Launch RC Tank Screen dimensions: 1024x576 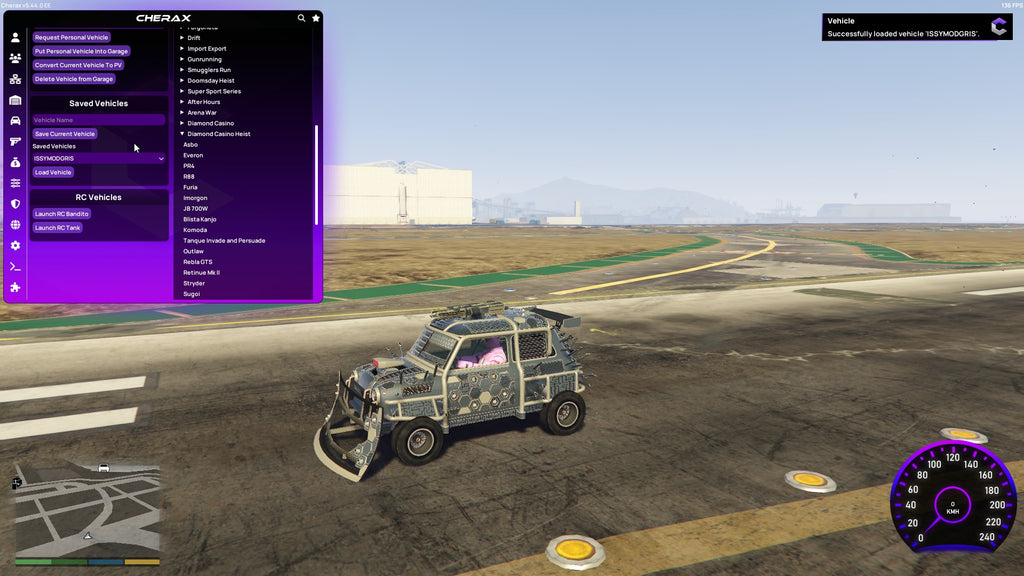57,228
